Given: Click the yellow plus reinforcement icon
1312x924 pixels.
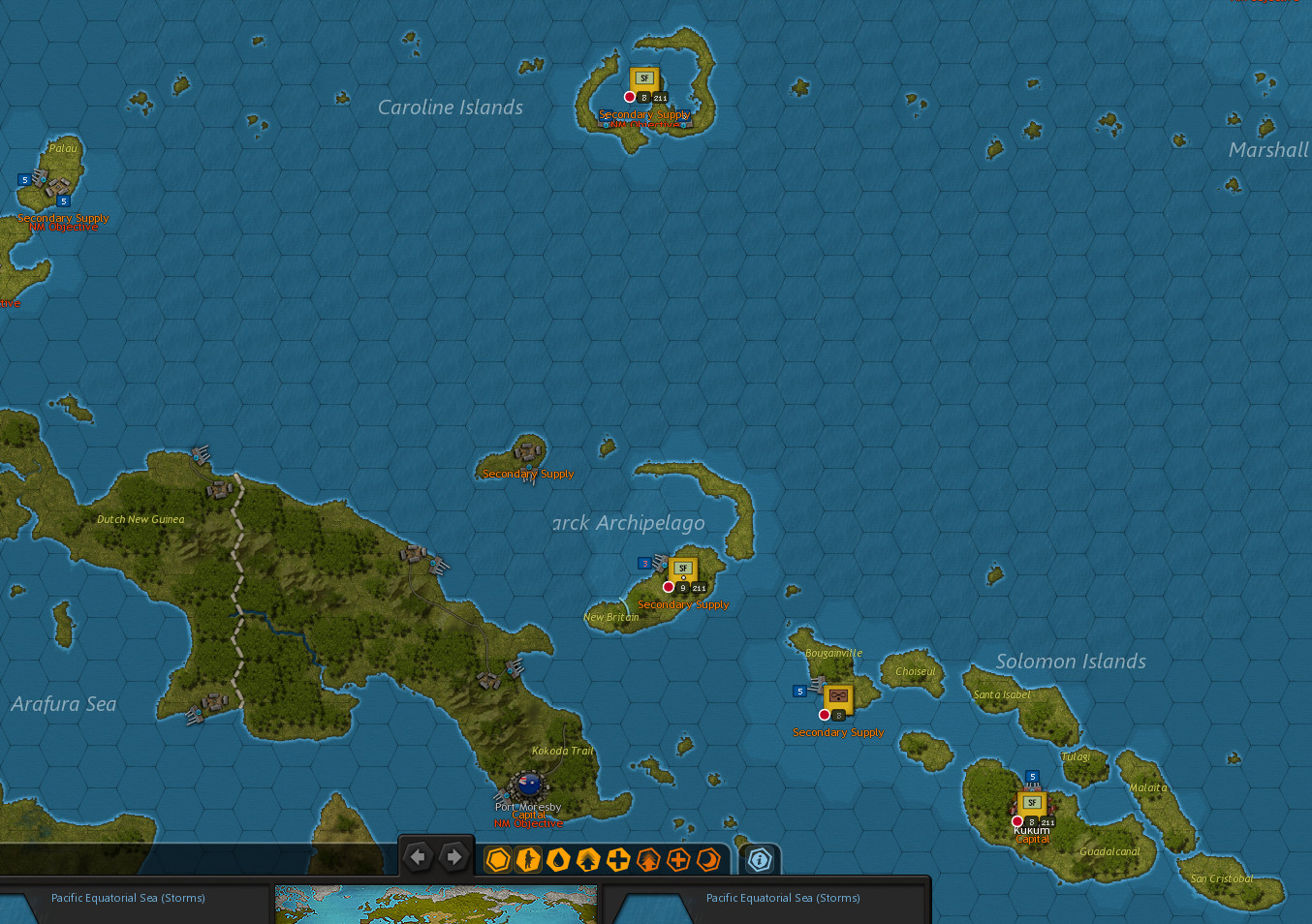Looking at the screenshot, I should click(618, 859).
